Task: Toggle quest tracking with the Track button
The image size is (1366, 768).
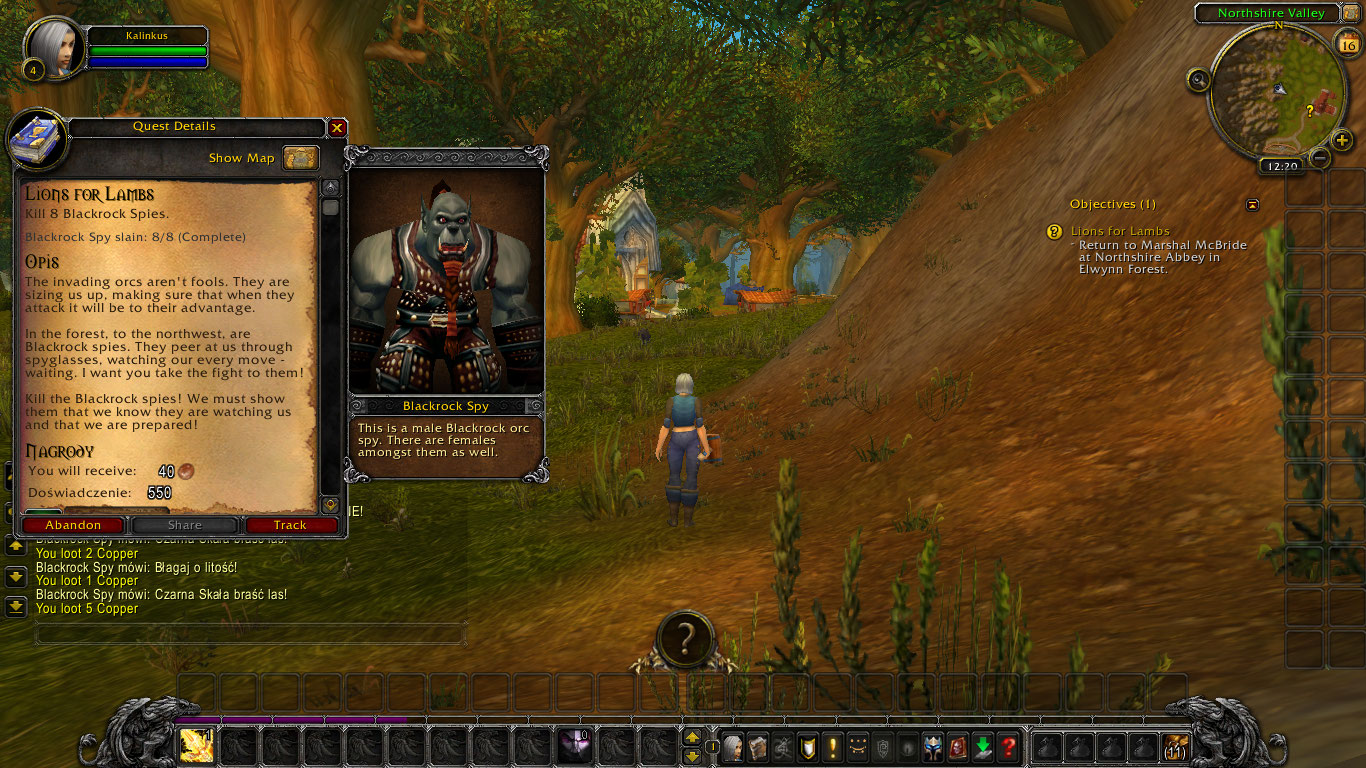Action: click(290, 524)
